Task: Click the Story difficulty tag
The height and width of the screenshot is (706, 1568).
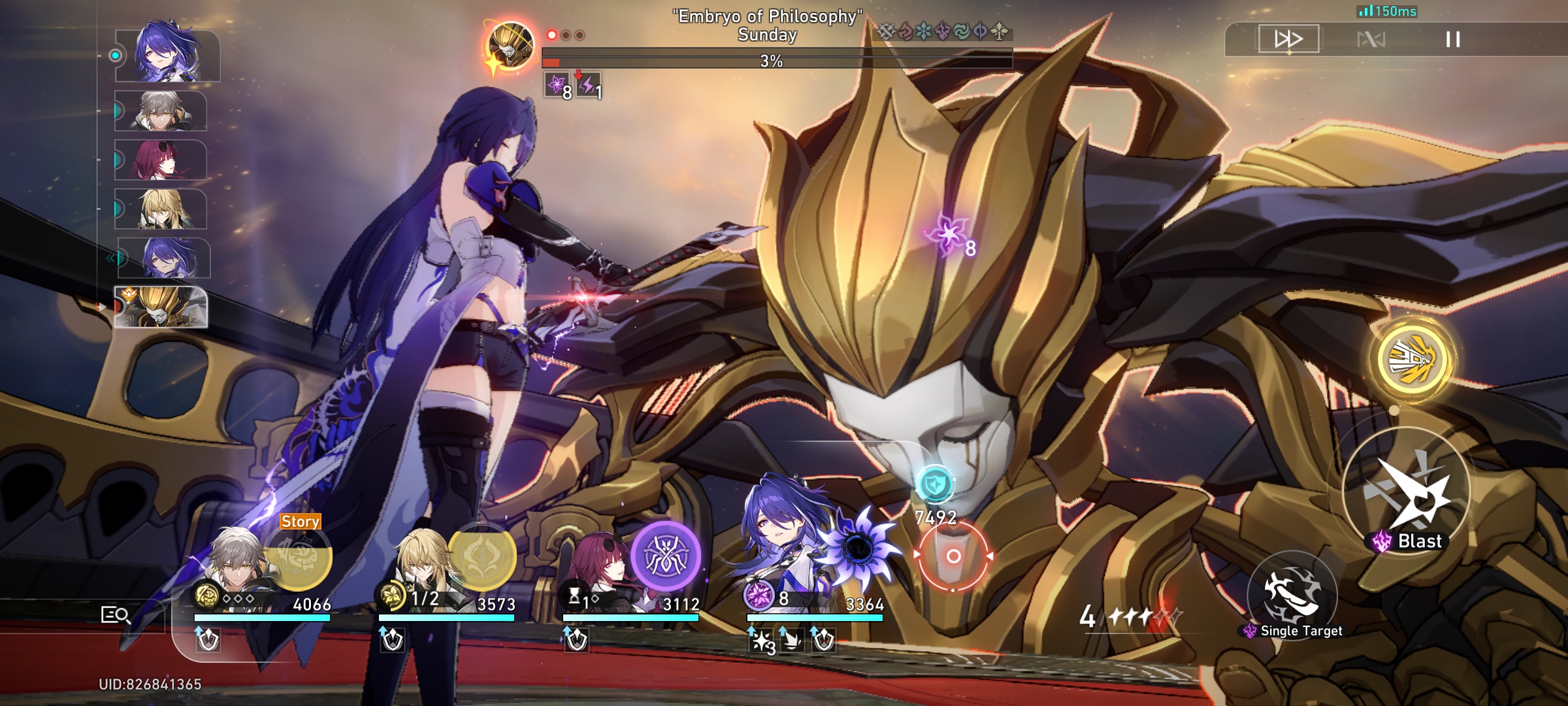Action: coord(300,522)
